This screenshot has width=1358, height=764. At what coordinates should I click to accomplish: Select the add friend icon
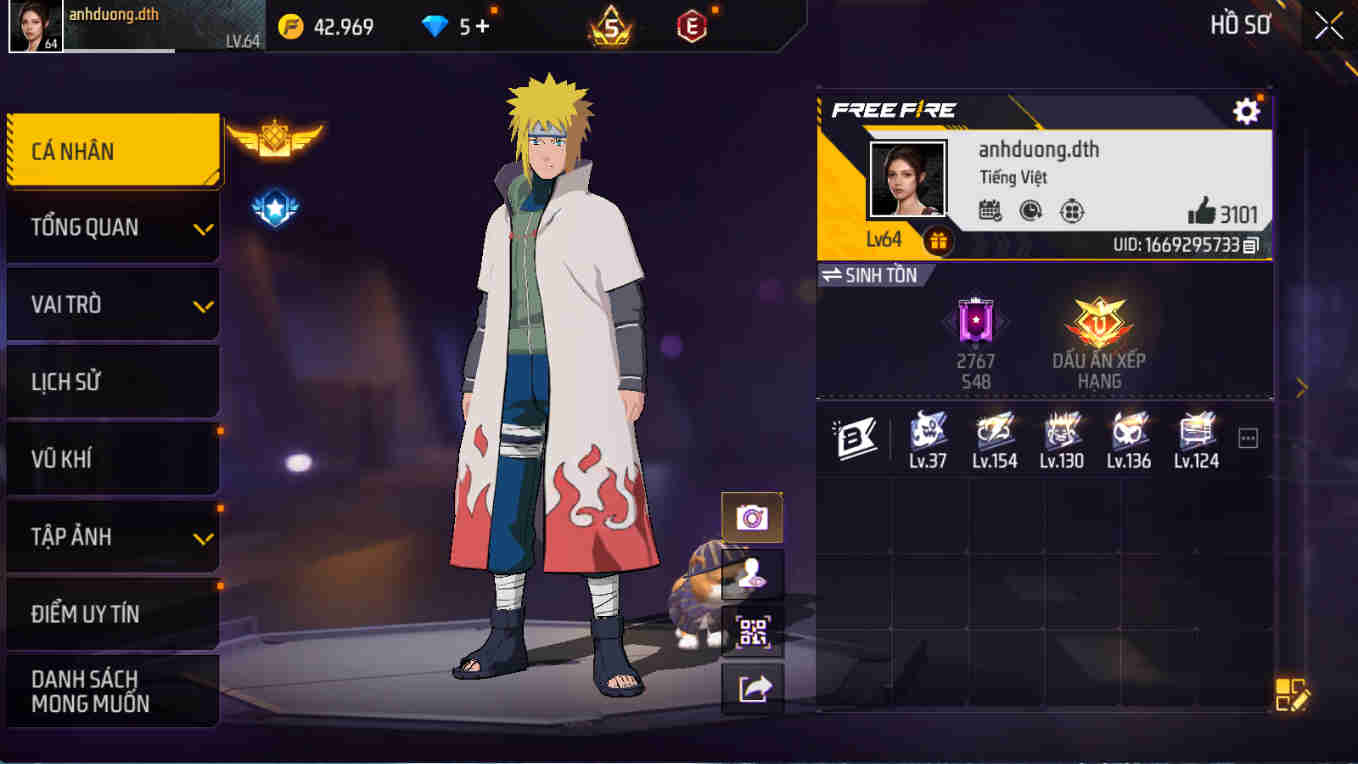coord(751,574)
